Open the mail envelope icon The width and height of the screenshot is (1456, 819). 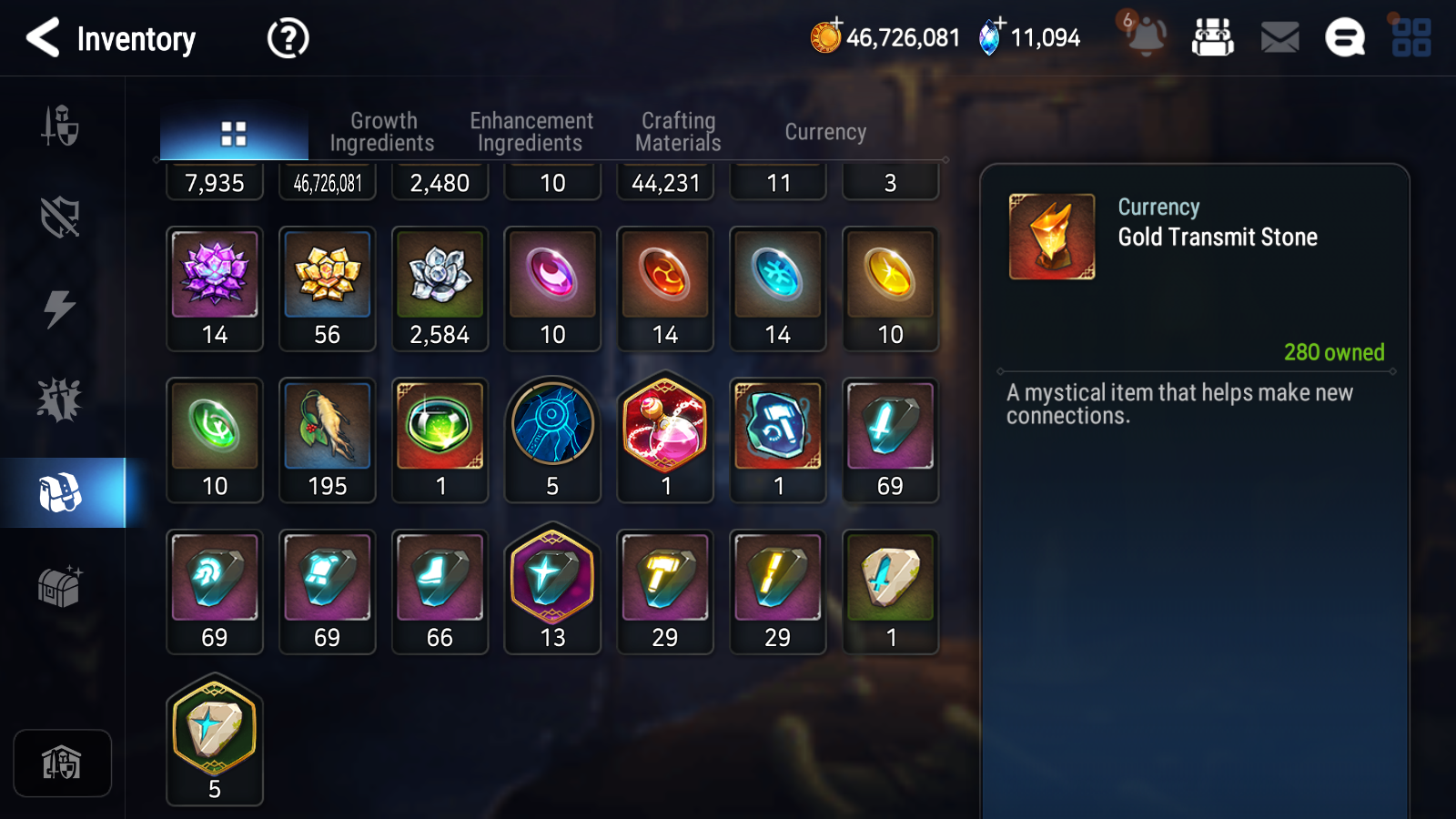(1278, 37)
